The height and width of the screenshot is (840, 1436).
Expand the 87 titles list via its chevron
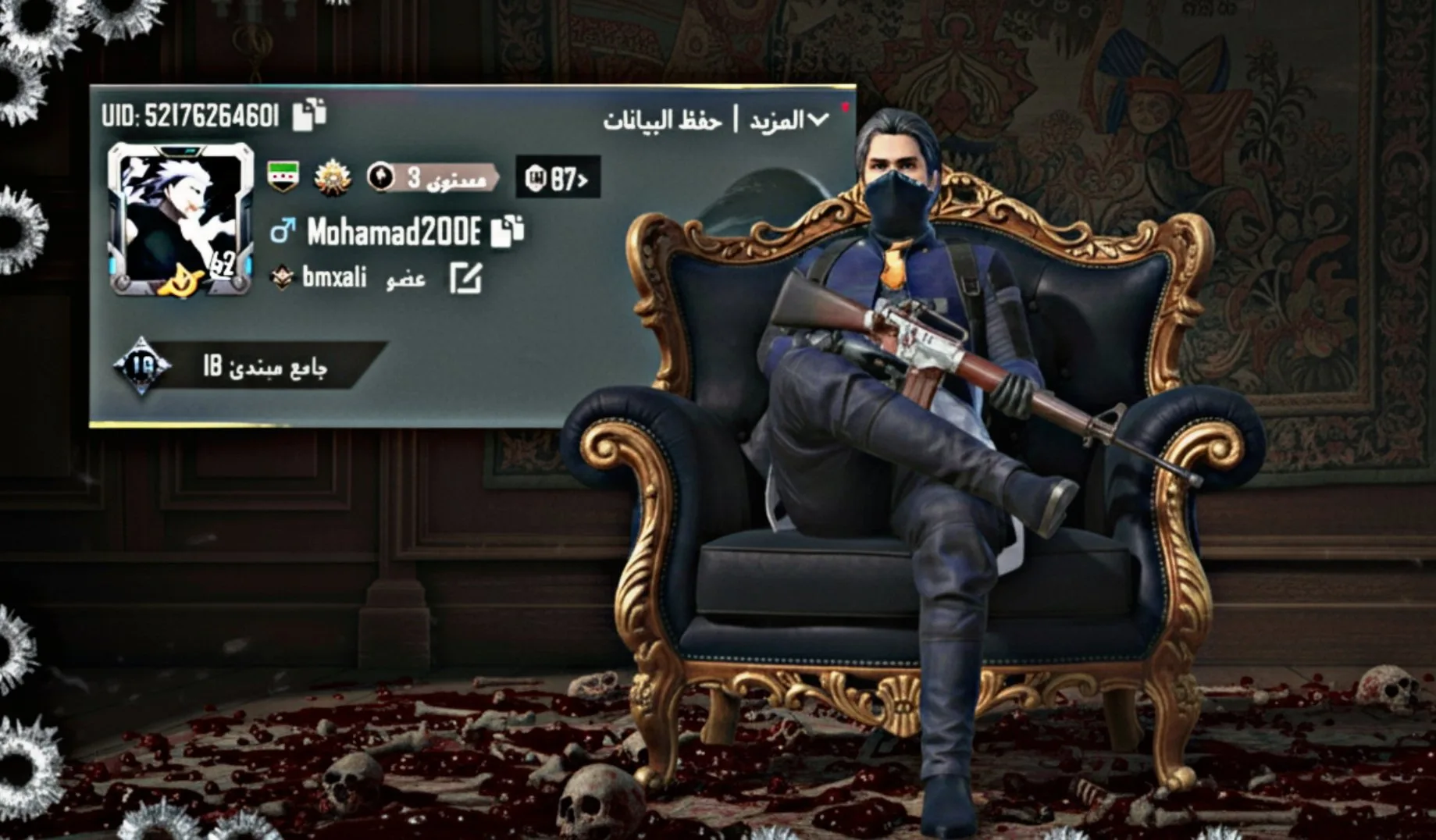coord(583,181)
